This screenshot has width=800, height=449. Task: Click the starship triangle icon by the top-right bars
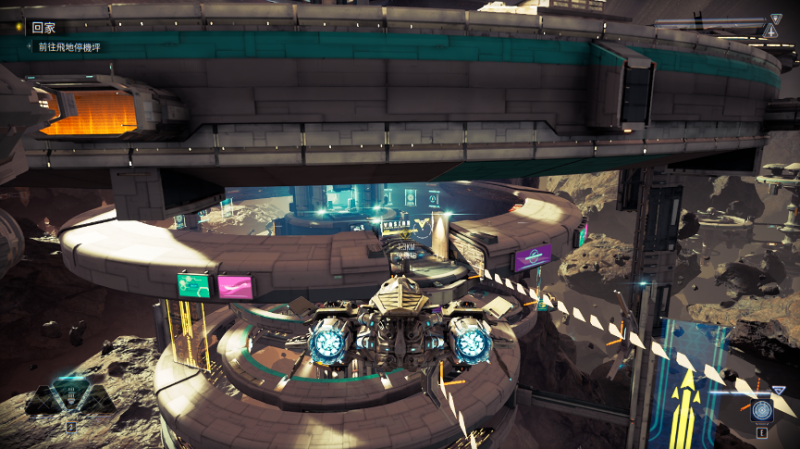coord(770,30)
